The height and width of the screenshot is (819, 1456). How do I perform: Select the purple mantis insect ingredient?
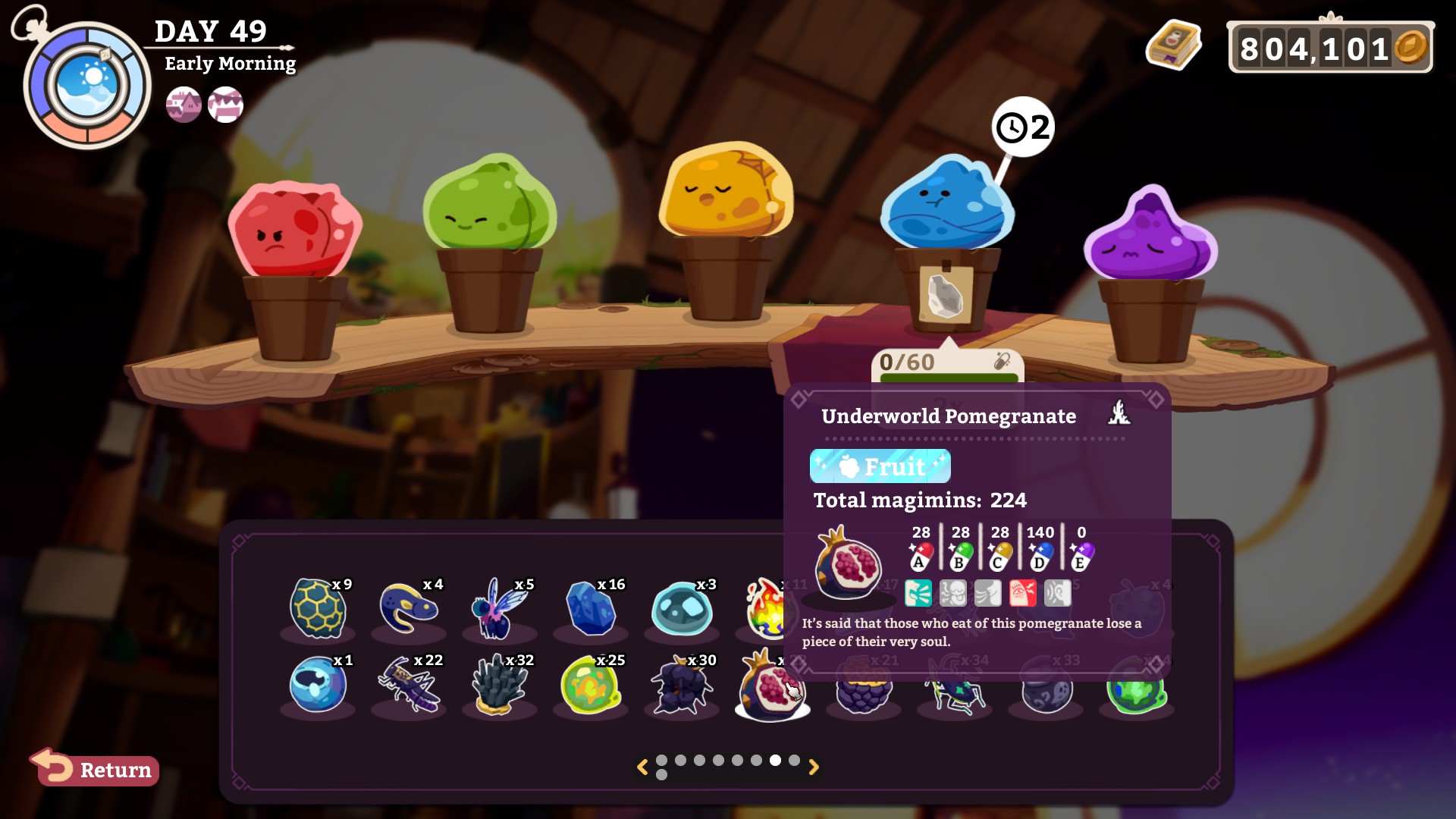[409, 685]
